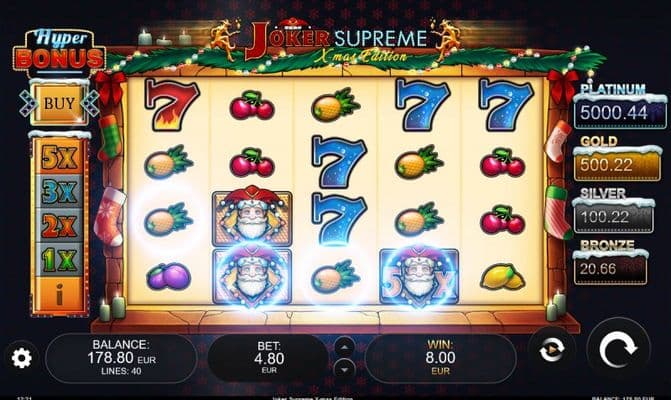Viewport: 671px width, 400px height.
Task: Open the paytable info button
Action: (59, 293)
